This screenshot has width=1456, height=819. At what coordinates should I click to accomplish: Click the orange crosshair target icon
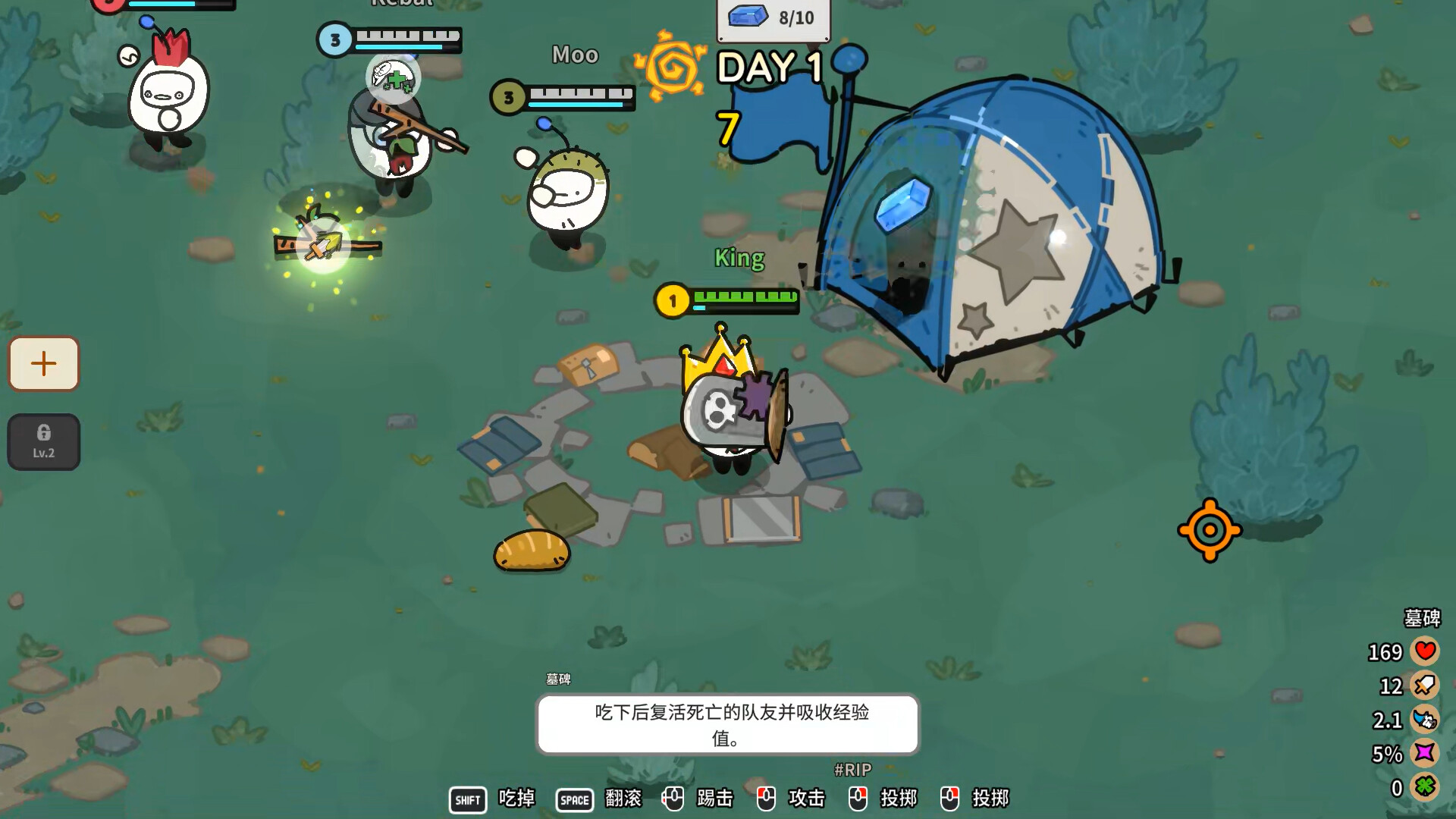pyautogui.click(x=1210, y=530)
